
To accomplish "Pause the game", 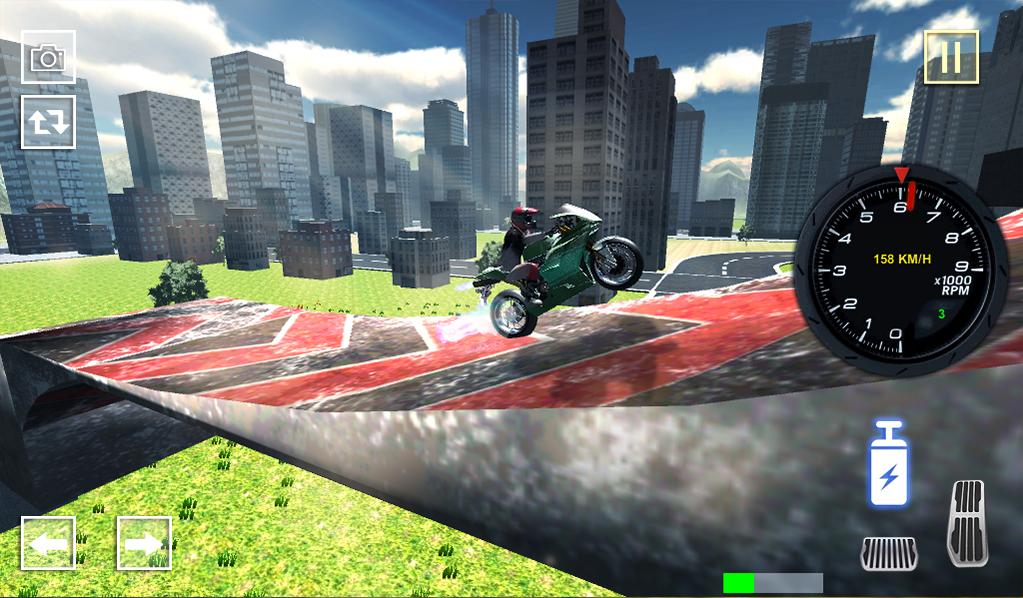I will tap(950, 57).
